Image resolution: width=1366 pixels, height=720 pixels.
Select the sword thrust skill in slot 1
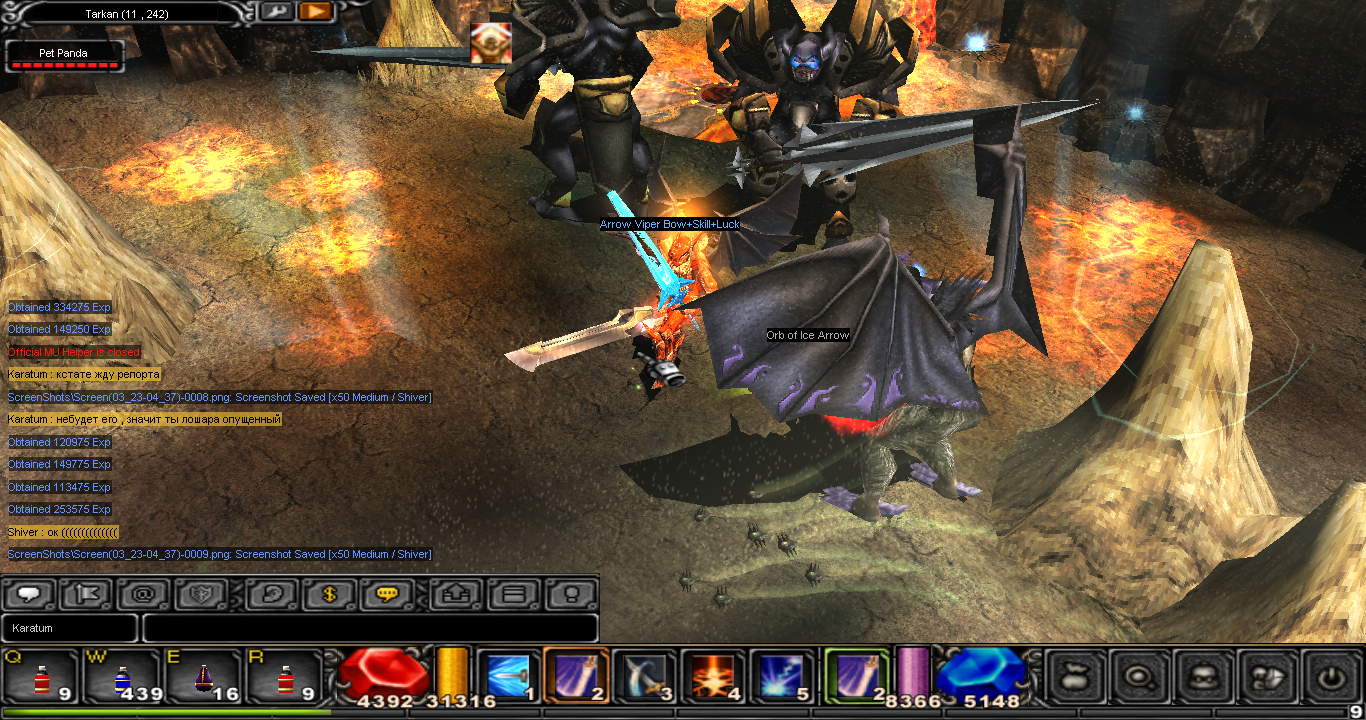(507, 675)
